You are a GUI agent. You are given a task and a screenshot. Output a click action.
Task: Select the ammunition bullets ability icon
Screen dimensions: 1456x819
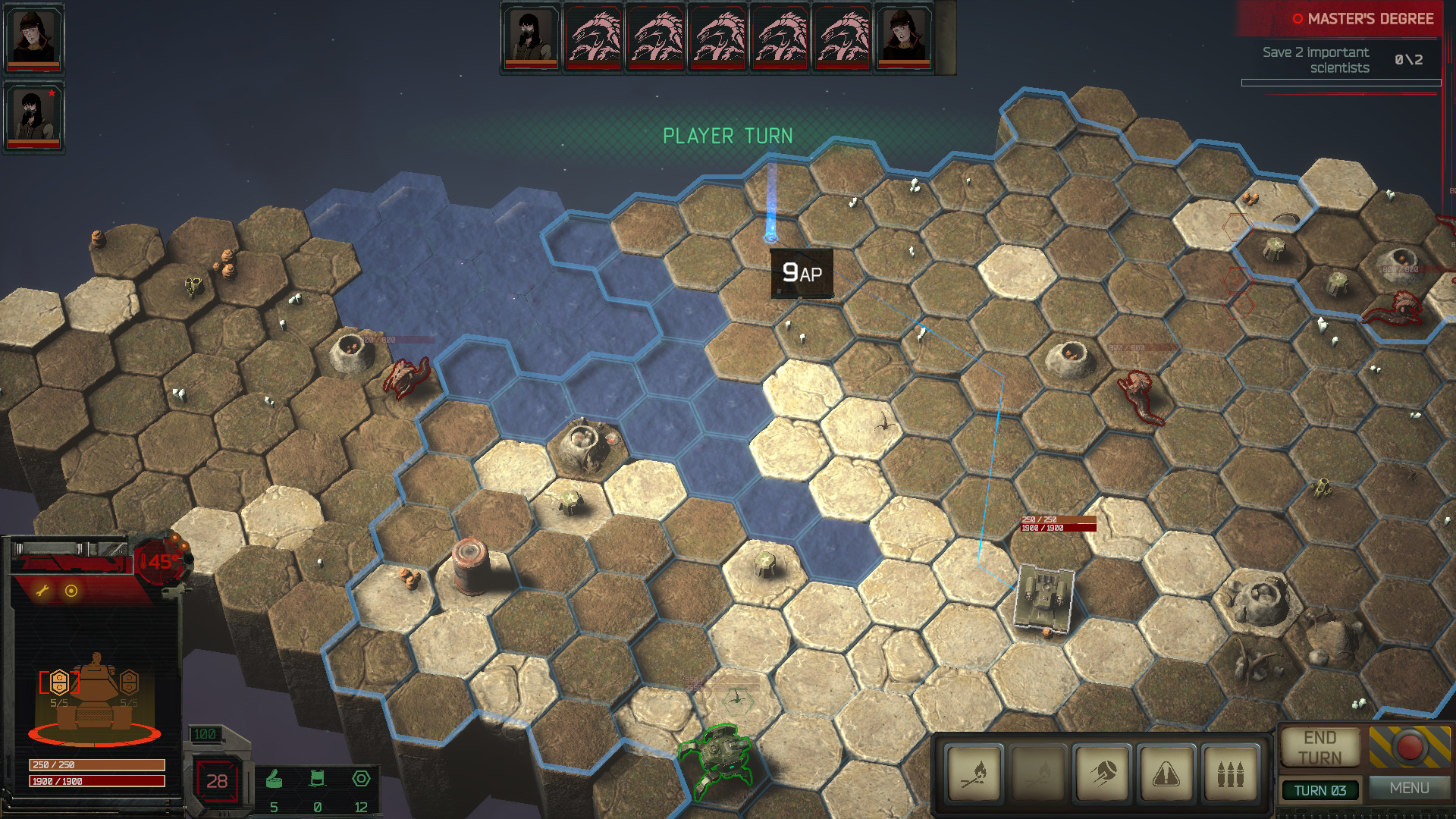(x=1232, y=773)
